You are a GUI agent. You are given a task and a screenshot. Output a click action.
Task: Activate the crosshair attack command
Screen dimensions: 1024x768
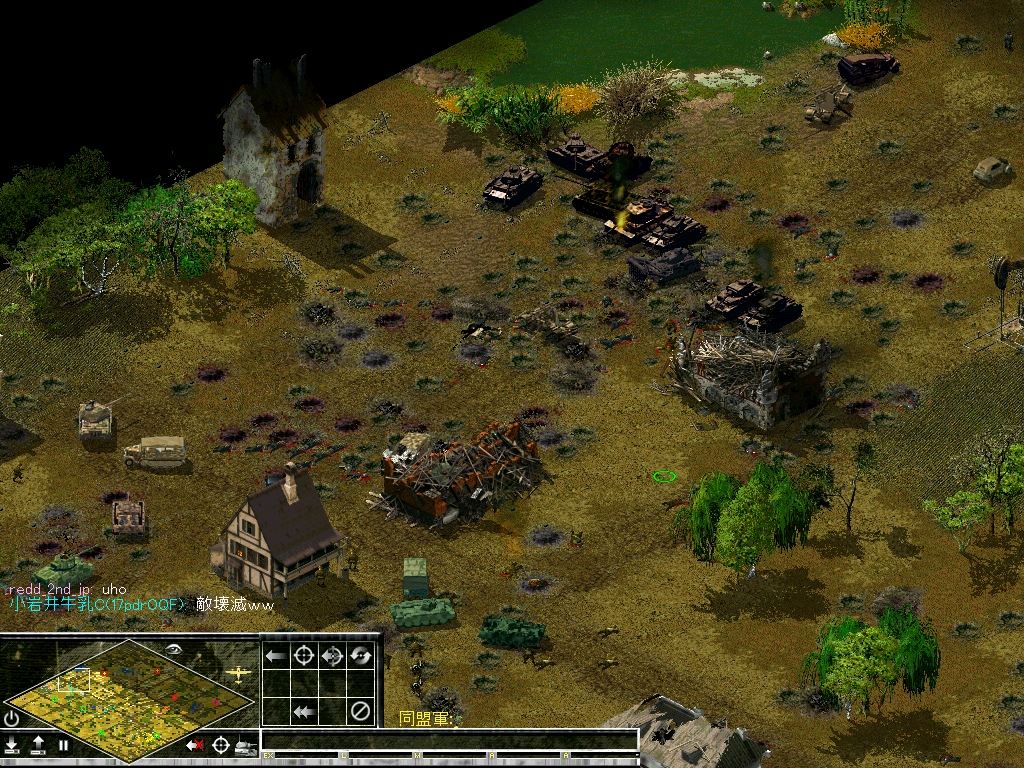coord(304,656)
